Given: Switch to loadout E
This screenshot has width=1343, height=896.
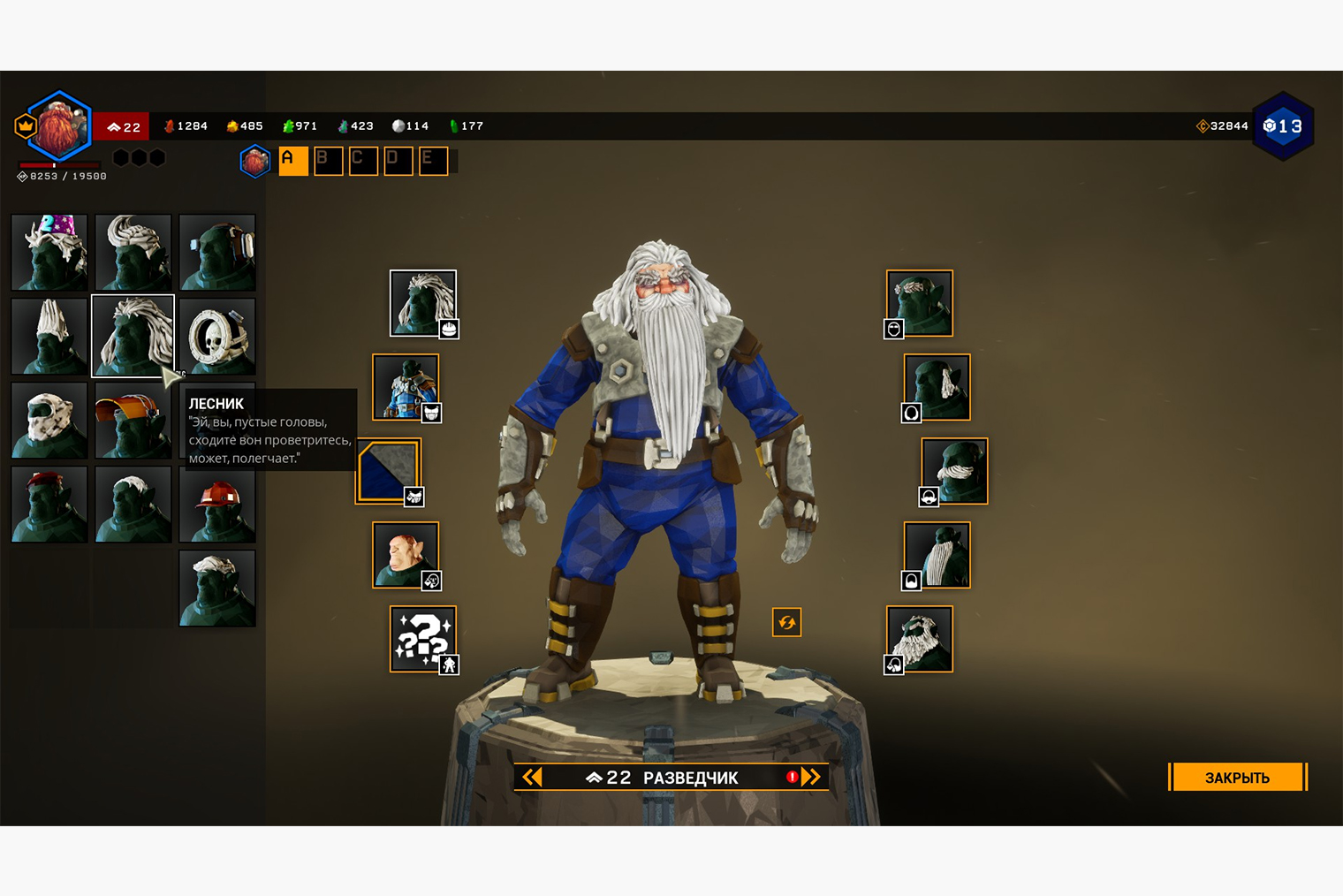Looking at the screenshot, I should coord(433,161).
